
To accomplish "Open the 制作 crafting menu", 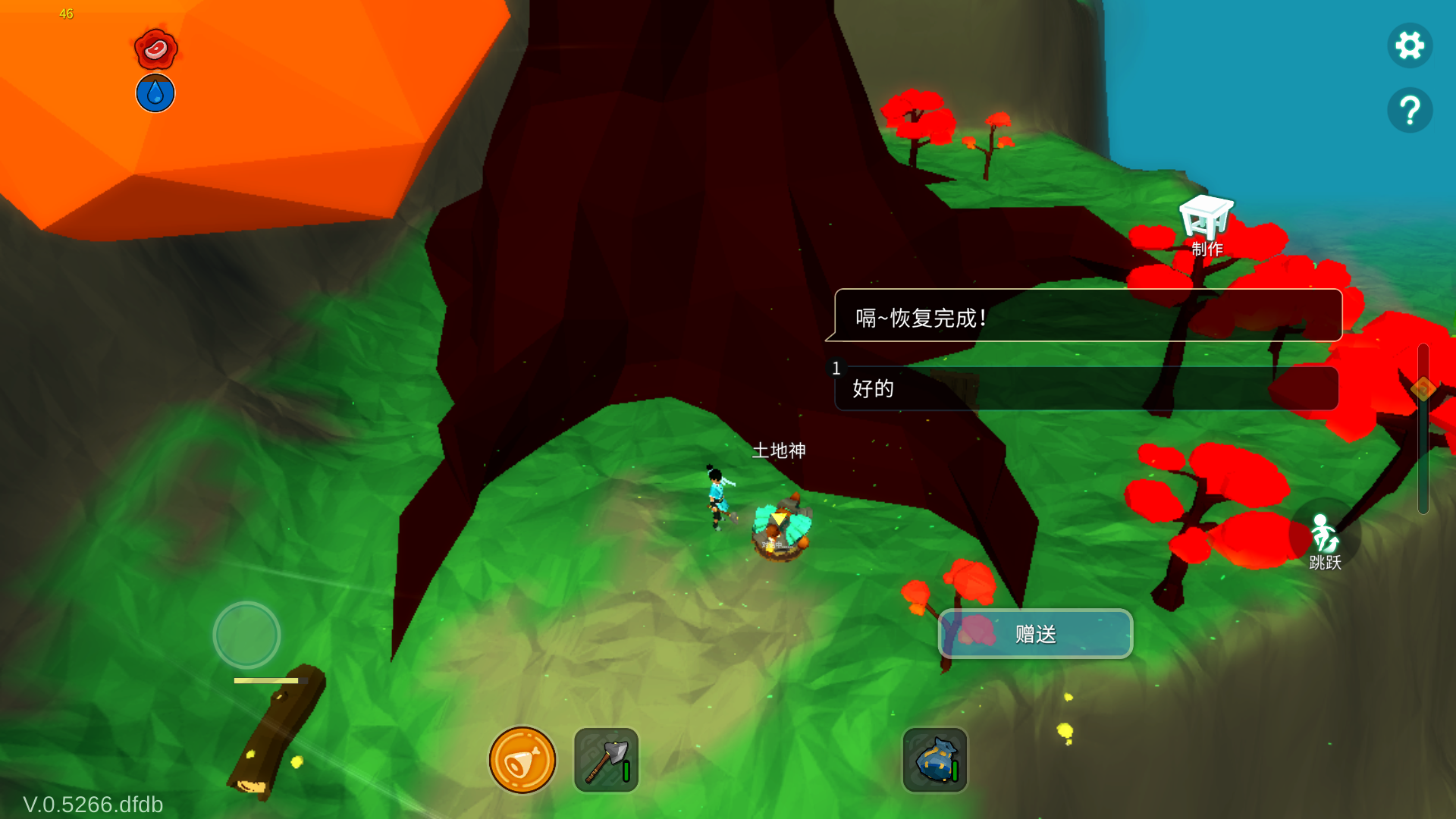I will pyautogui.click(x=1206, y=224).
